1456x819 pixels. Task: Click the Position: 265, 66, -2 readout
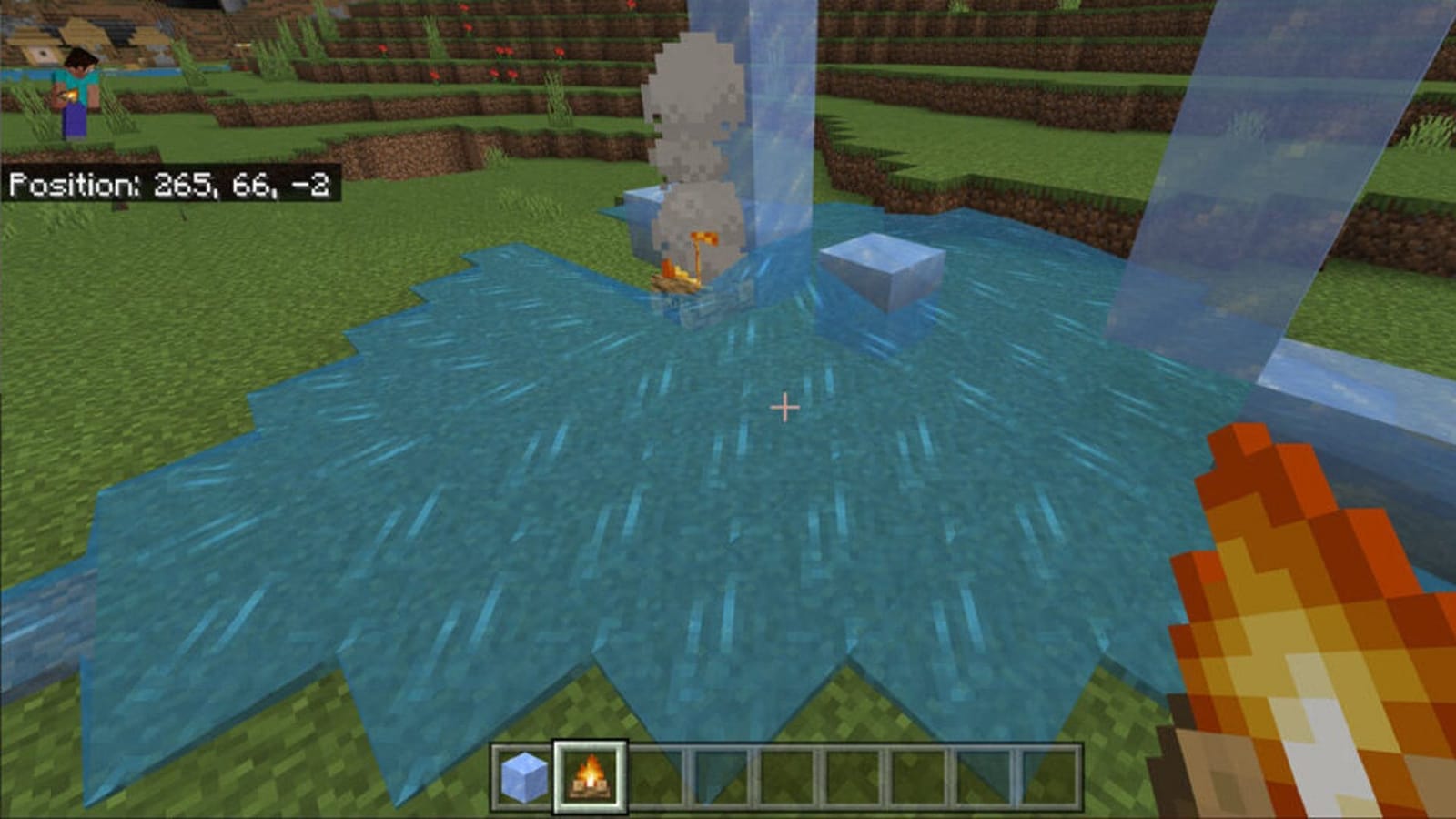(173, 187)
